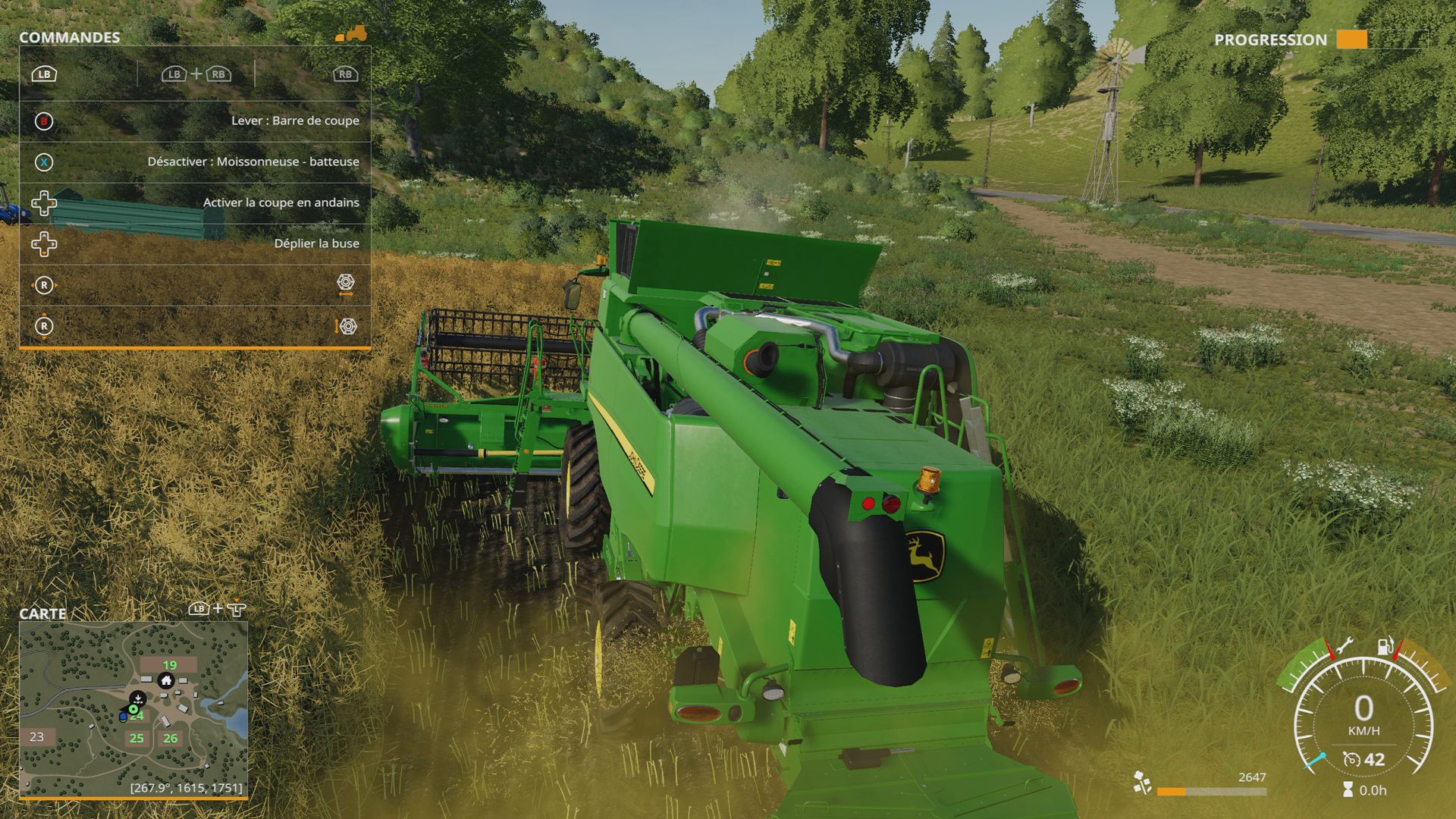Select the Commandes panel header
Screen dimensions: 1456x819
tap(68, 36)
